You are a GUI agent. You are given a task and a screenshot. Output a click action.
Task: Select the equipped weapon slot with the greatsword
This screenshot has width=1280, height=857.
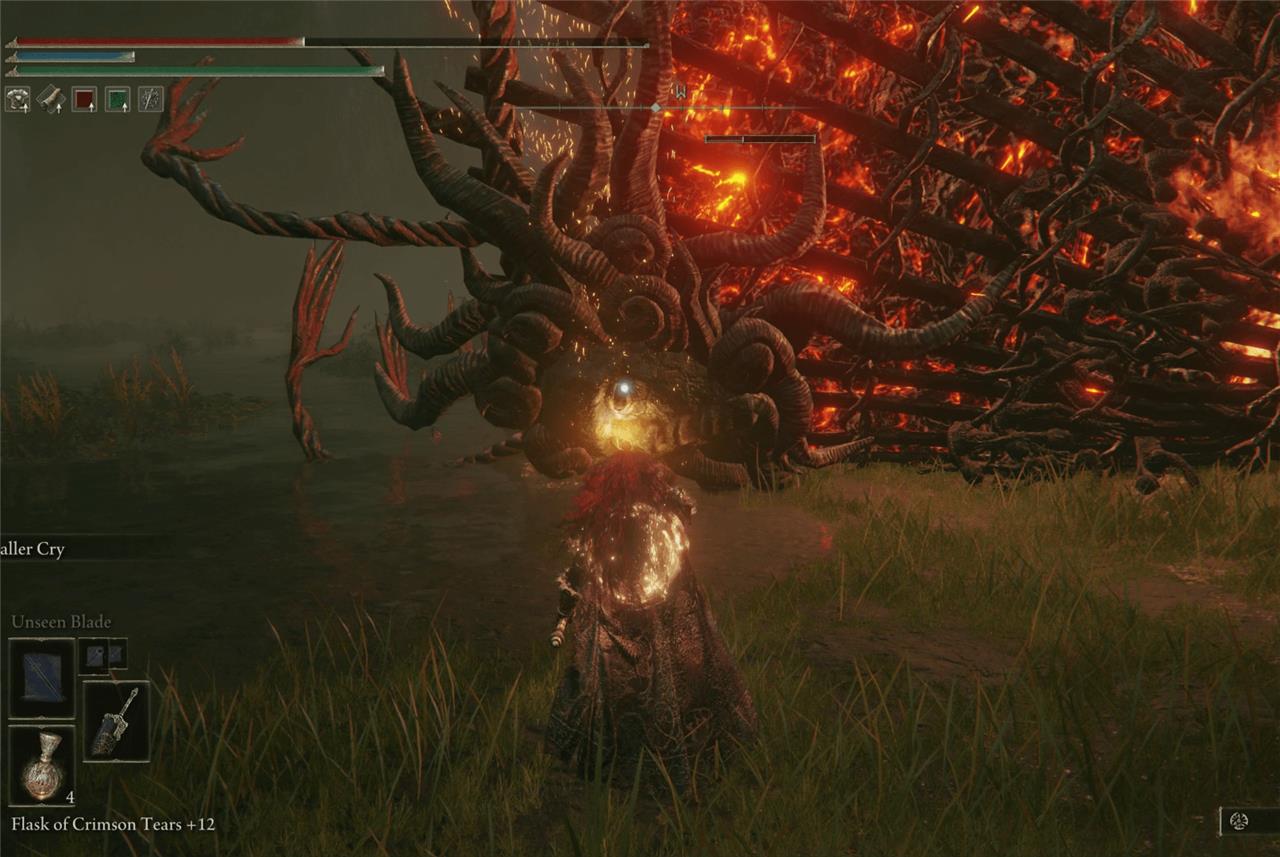[116, 721]
